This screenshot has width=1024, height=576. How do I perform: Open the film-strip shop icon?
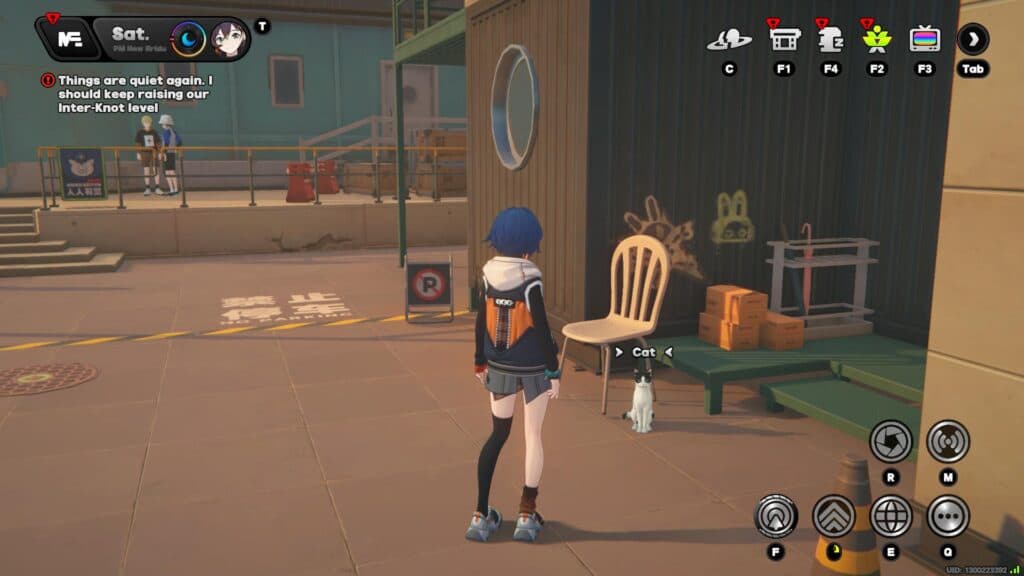[784, 40]
